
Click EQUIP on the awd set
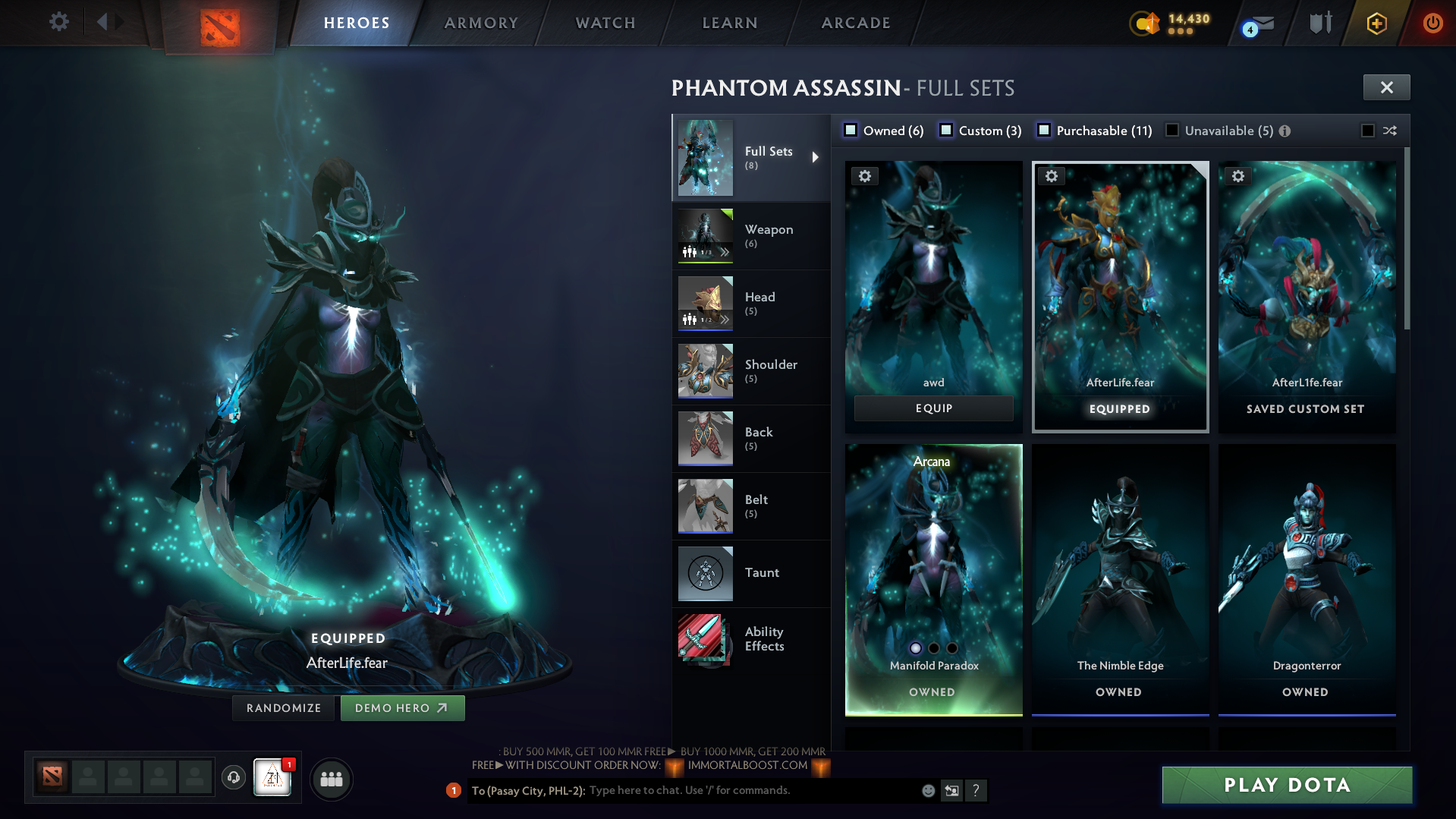(933, 408)
